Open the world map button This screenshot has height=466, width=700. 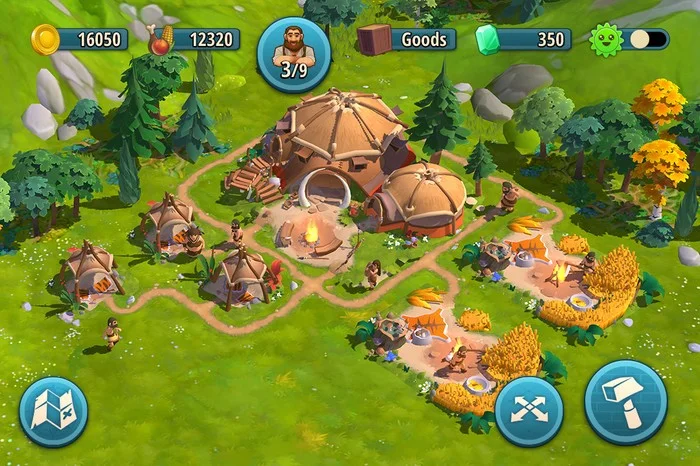54,411
